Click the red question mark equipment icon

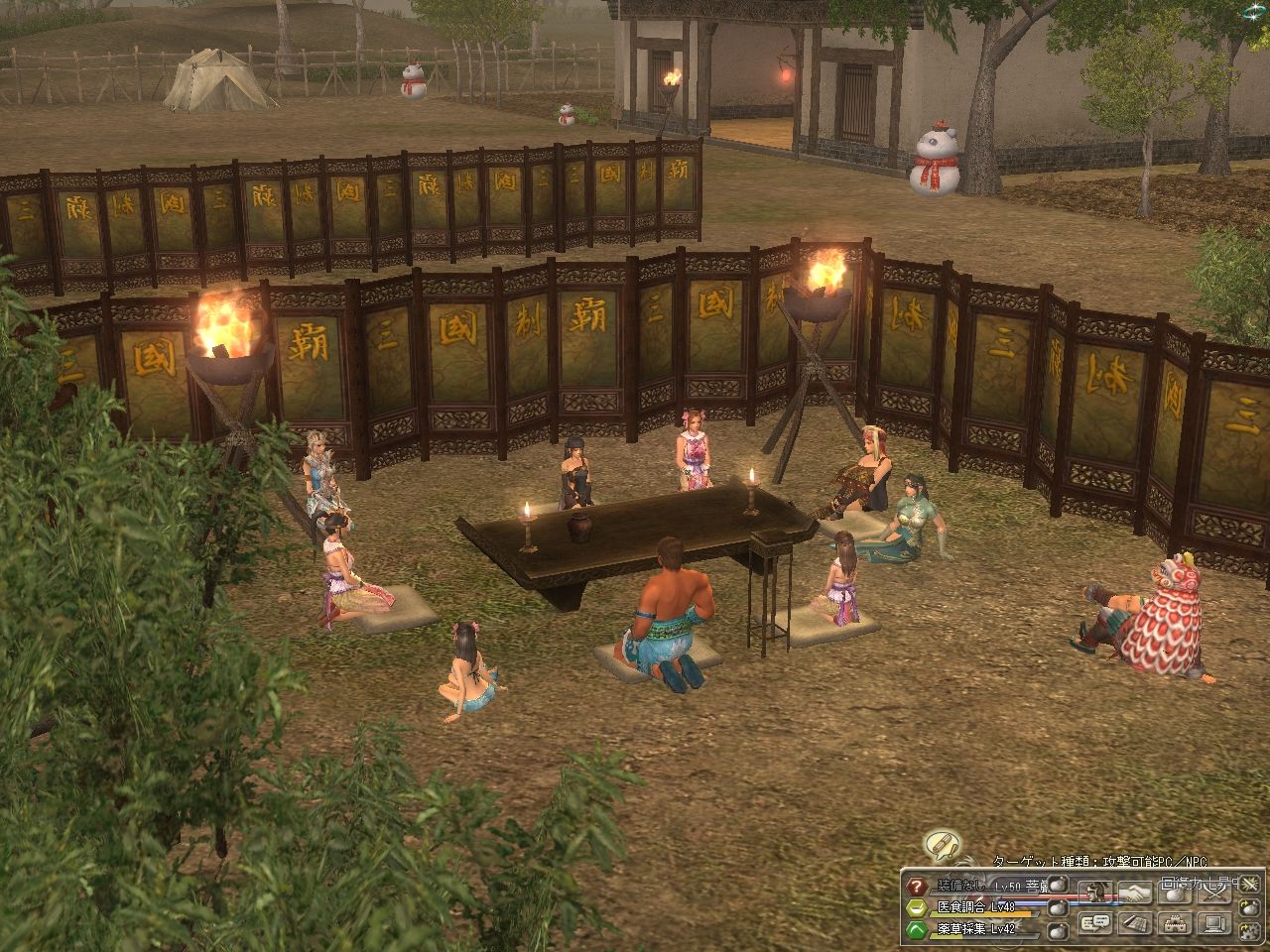917,887
